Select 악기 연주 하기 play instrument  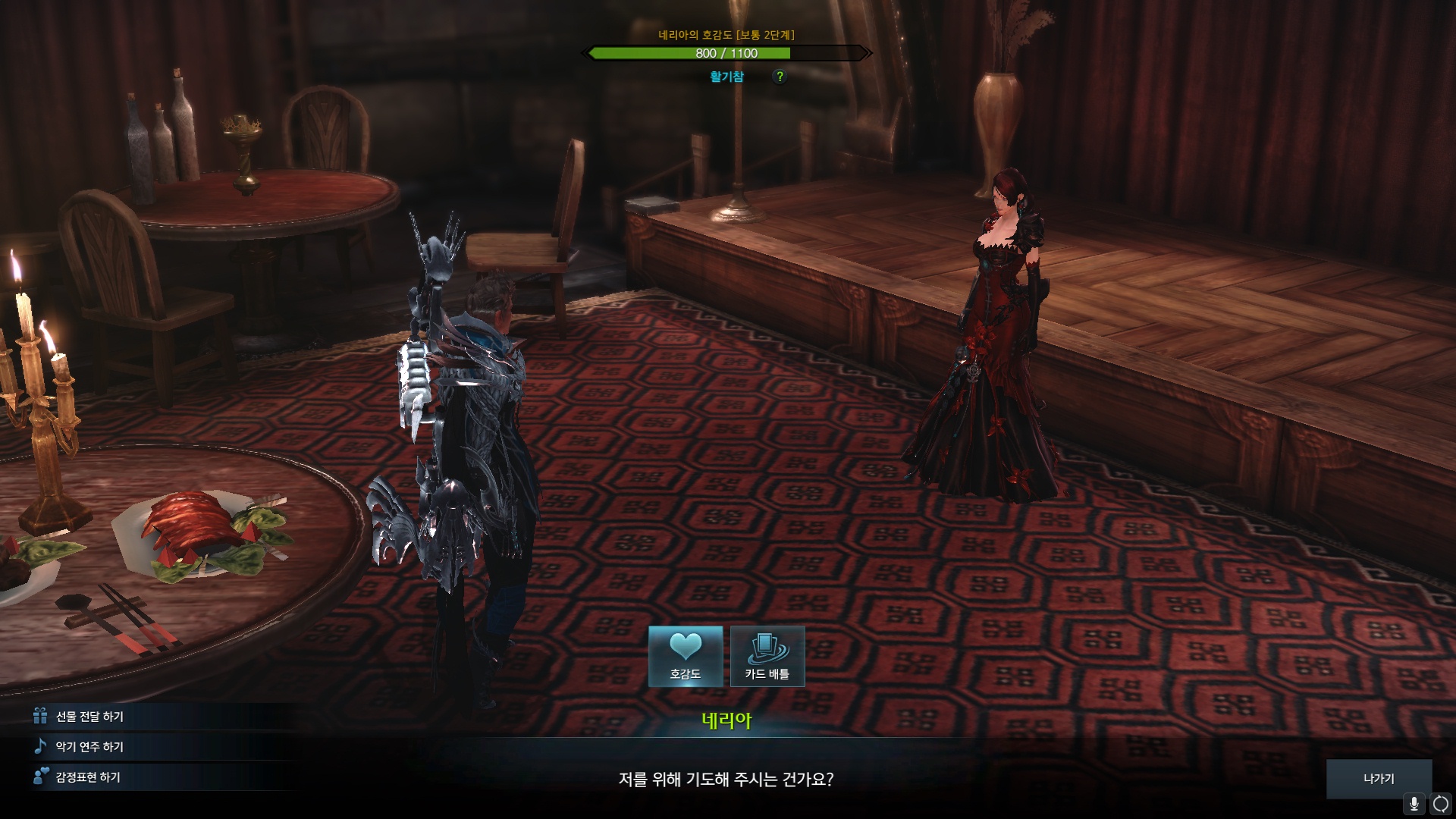89,747
